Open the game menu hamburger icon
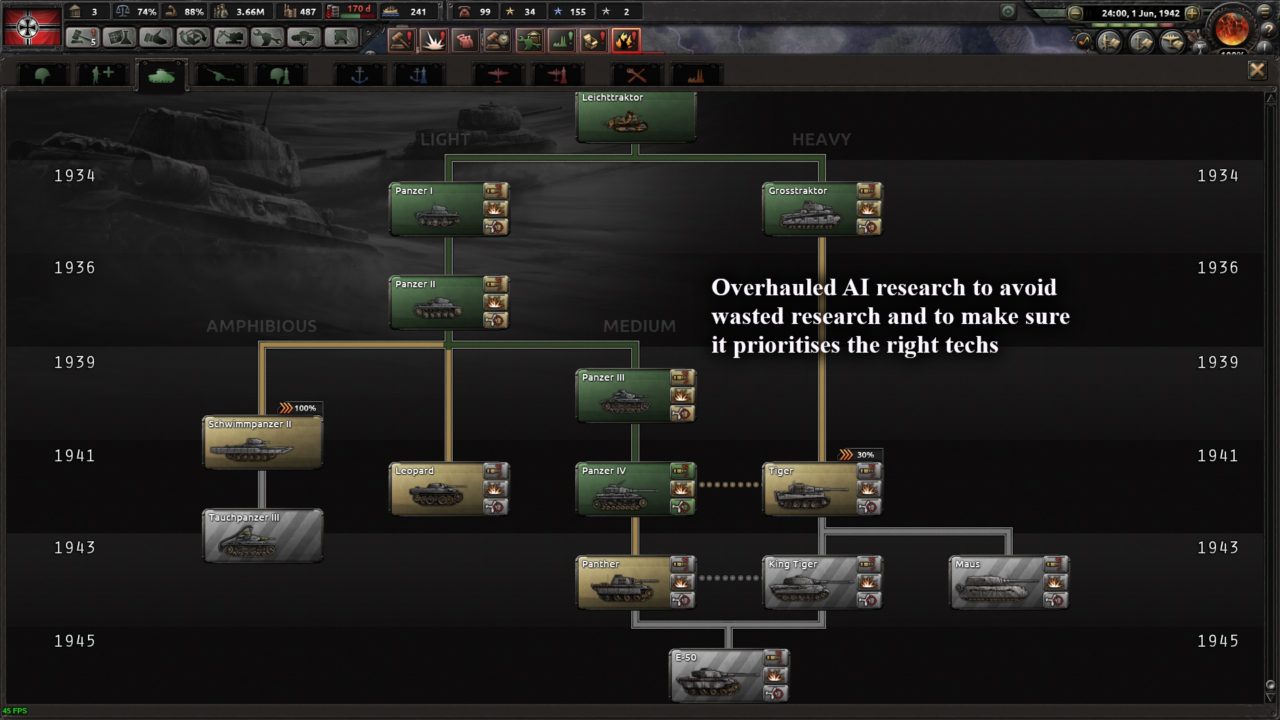Image resolution: width=1280 pixels, height=720 pixels. [1264, 12]
